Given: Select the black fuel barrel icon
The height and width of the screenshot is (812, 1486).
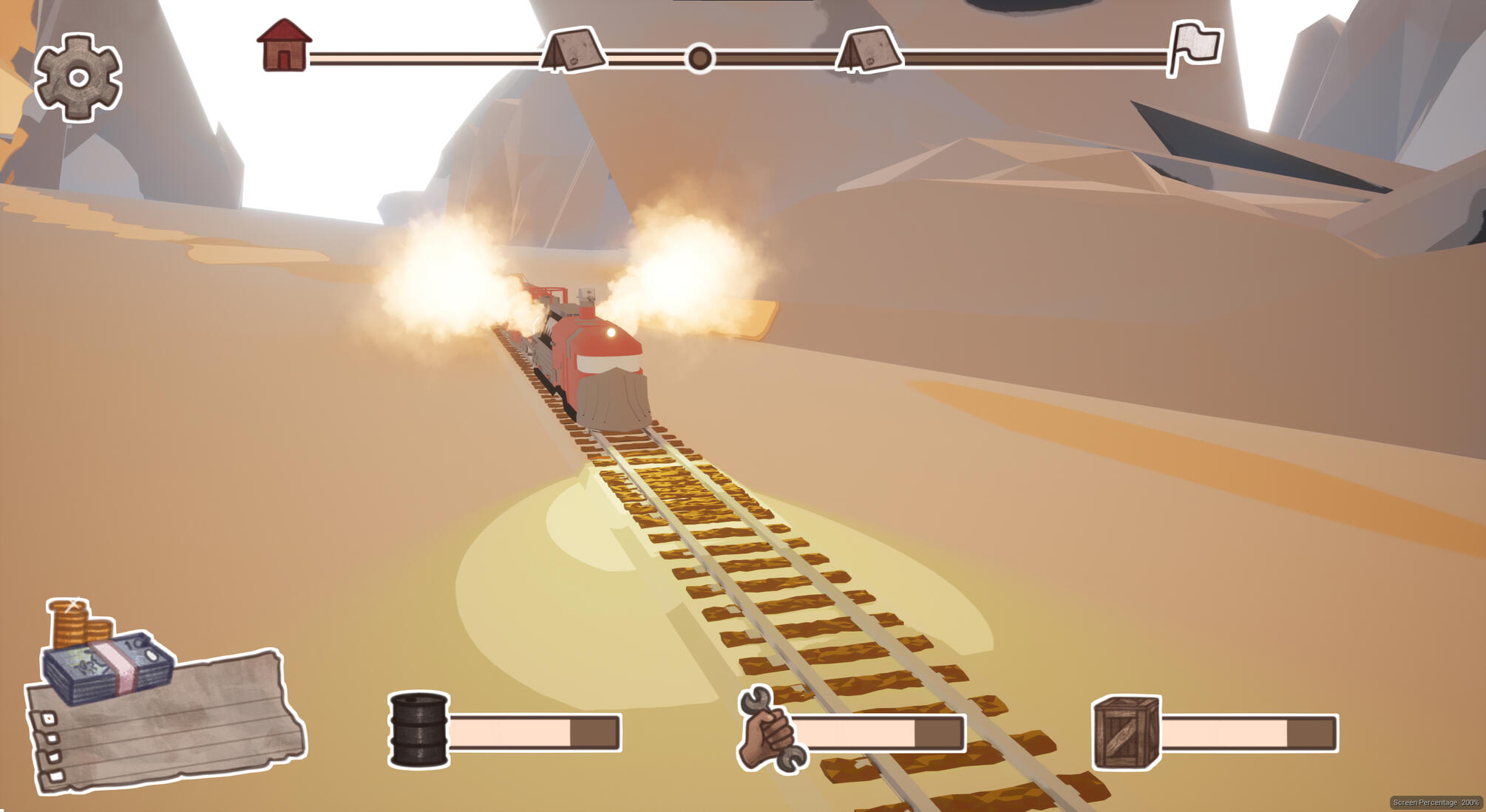Looking at the screenshot, I should pyautogui.click(x=418, y=730).
